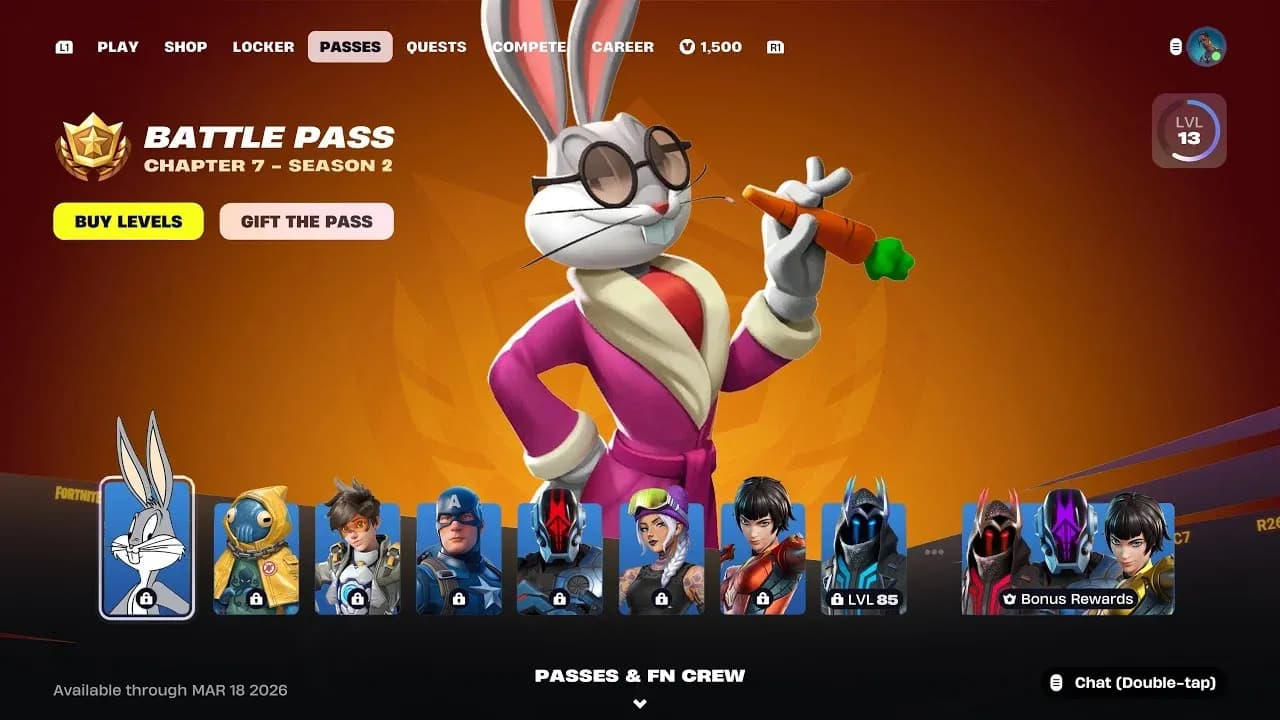Click the R1 bumper icon

[775, 46]
